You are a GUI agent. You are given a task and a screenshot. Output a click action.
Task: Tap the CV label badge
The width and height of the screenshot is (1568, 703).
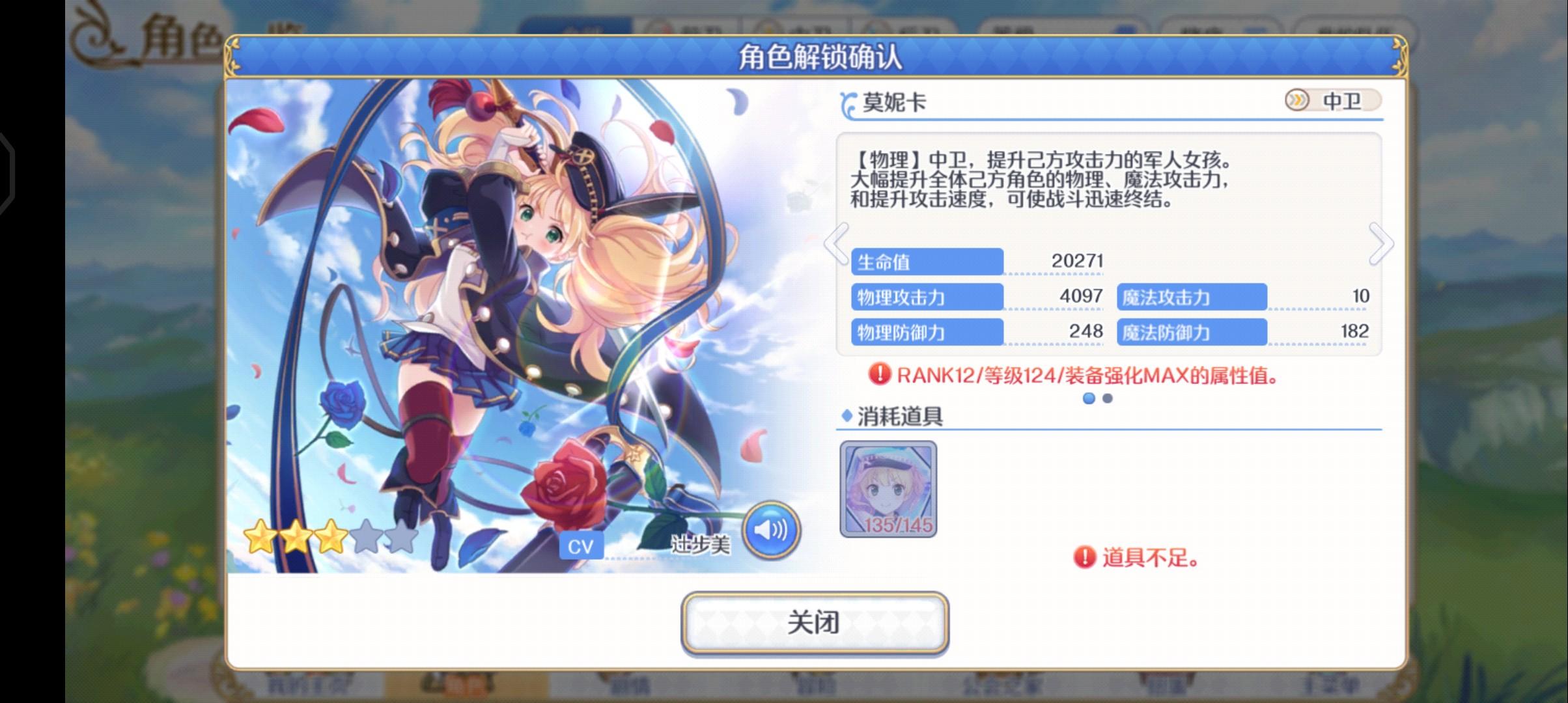[581, 546]
